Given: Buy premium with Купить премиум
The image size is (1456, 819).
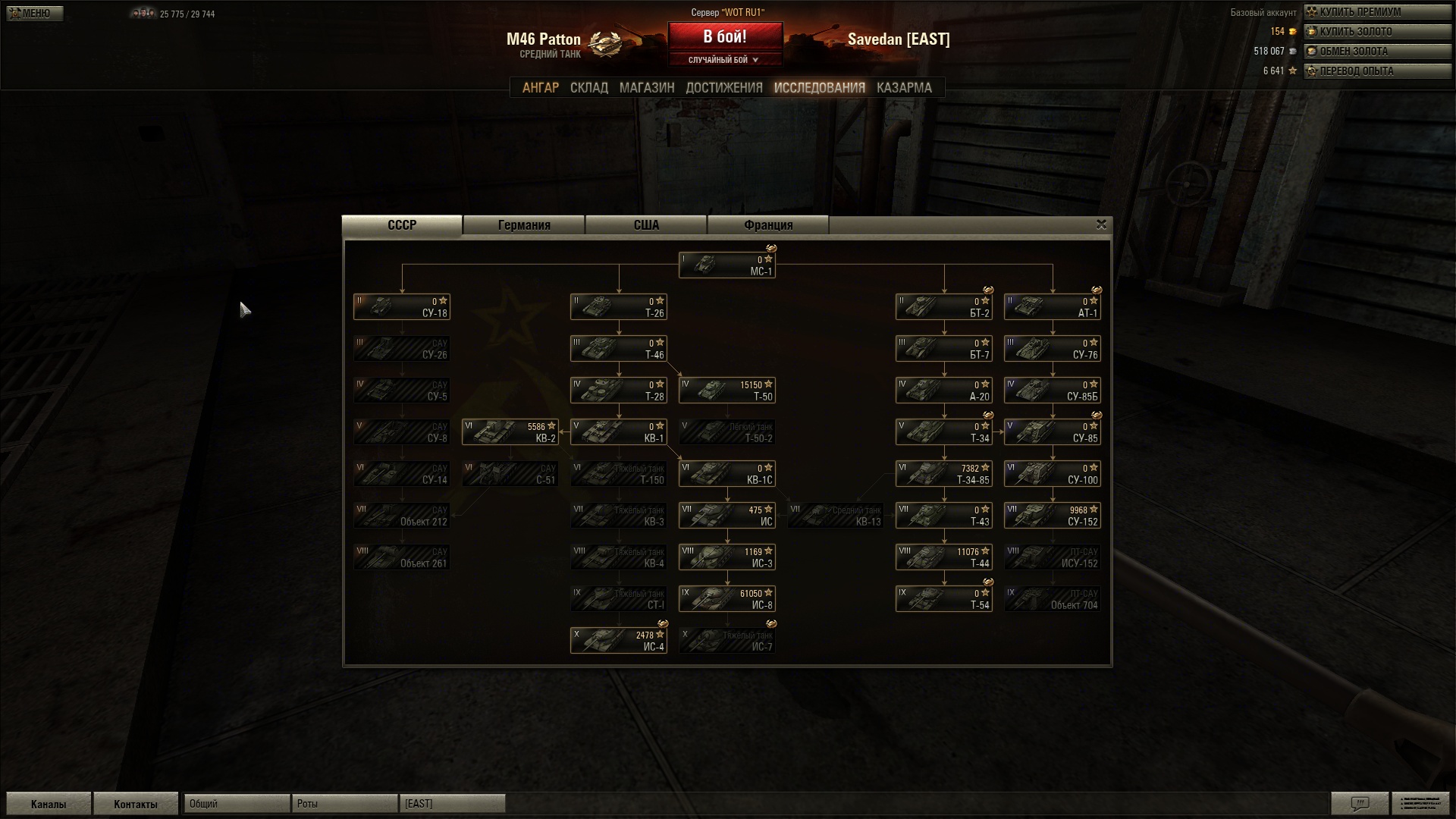Looking at the screenshot, I should [1376, 12].
